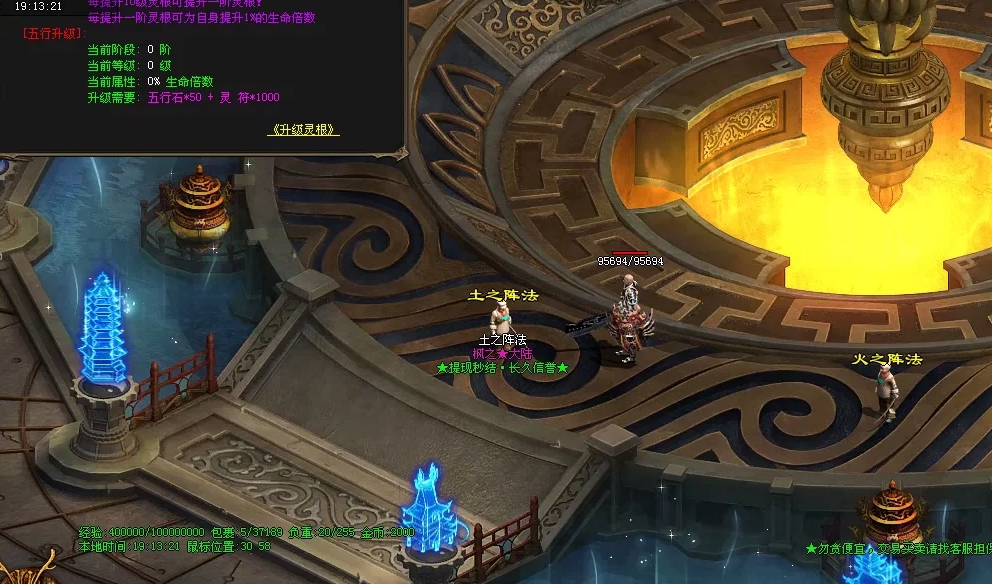Click the 《升级灵根》 upgrade link
Viewport: 992px width, 584px height.
pyautogui.click(x=304, y=130)
